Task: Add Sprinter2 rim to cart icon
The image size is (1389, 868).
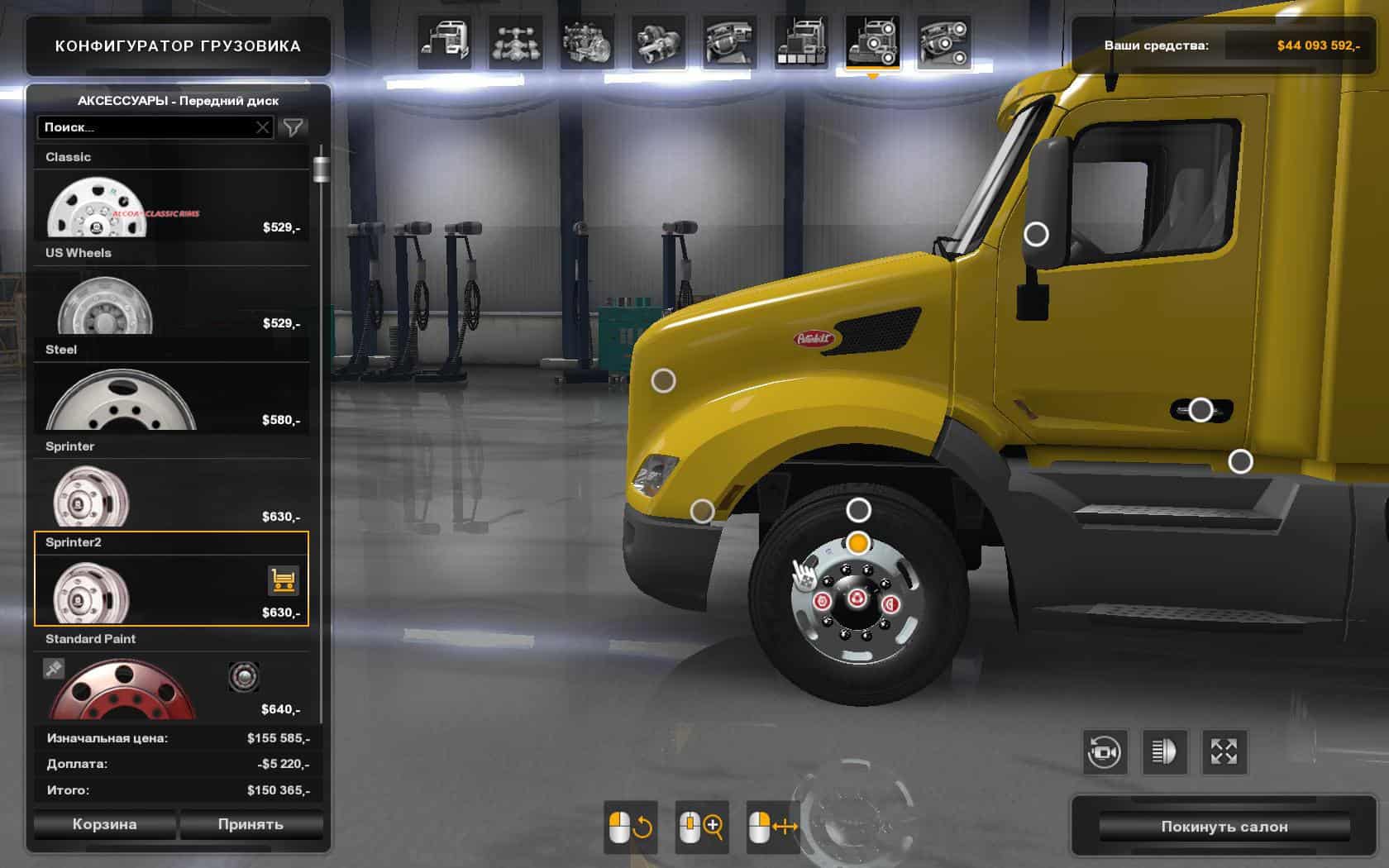Action: [x=283, y=581]
